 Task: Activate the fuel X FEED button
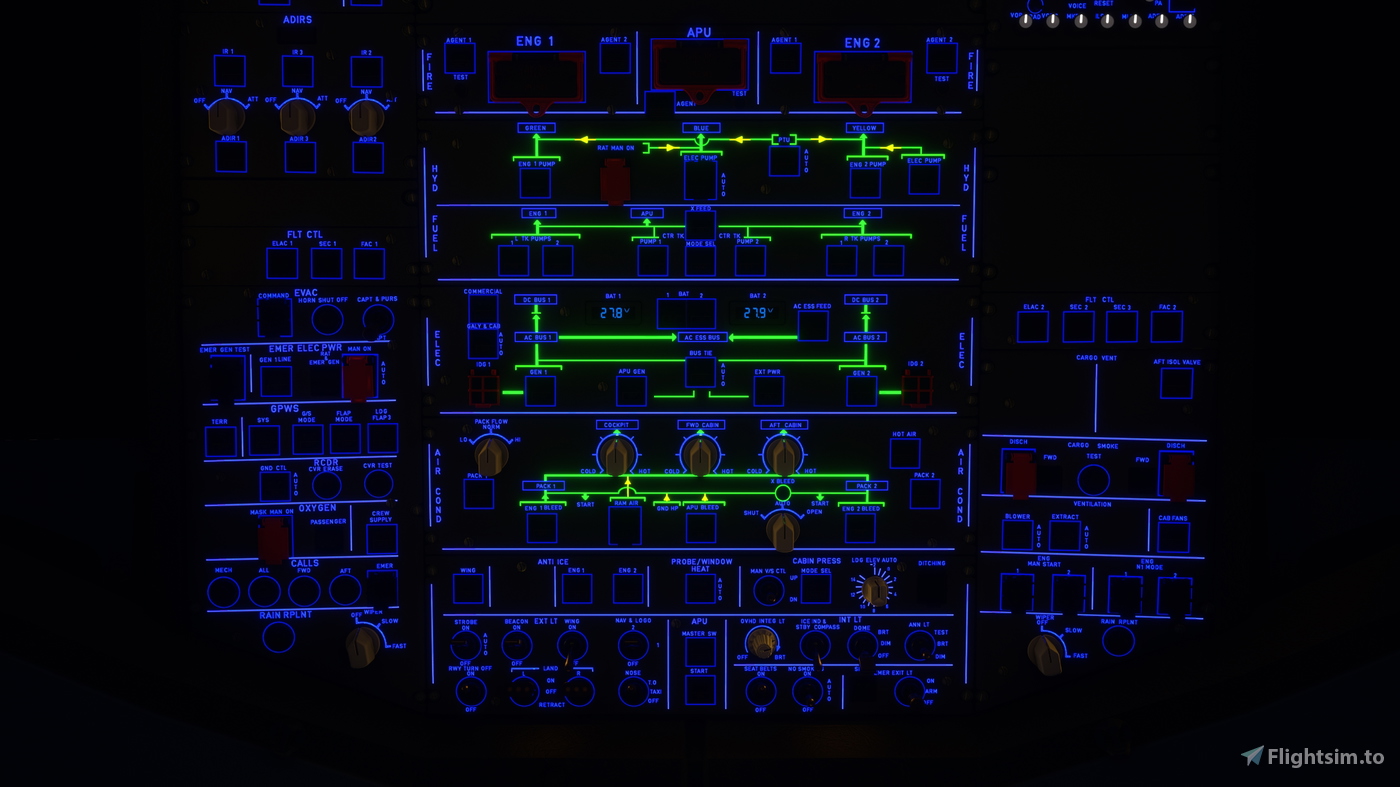700,225
